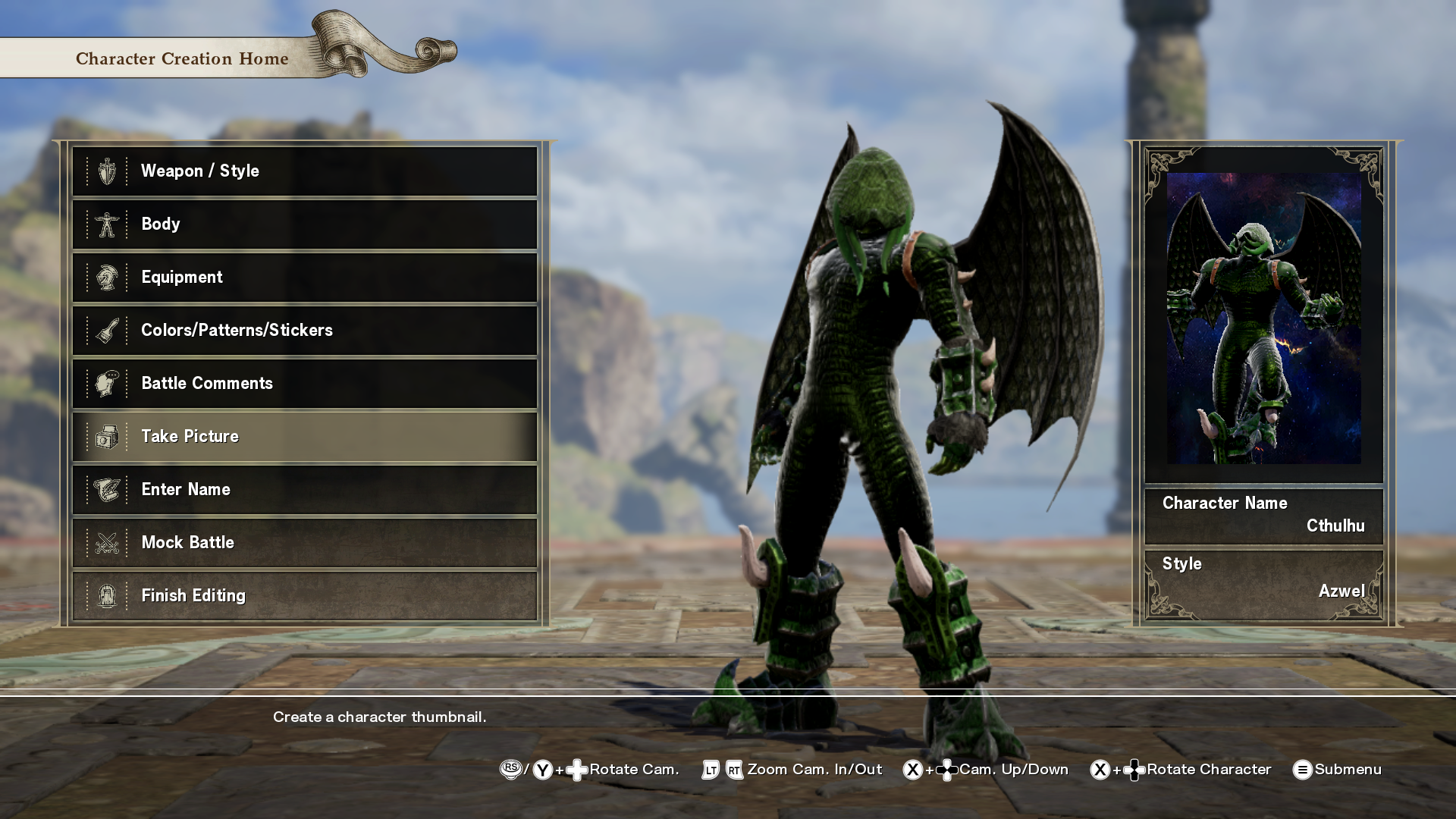Select the Body menu entry
The image size is (1456, 819).
click(304, 224)
